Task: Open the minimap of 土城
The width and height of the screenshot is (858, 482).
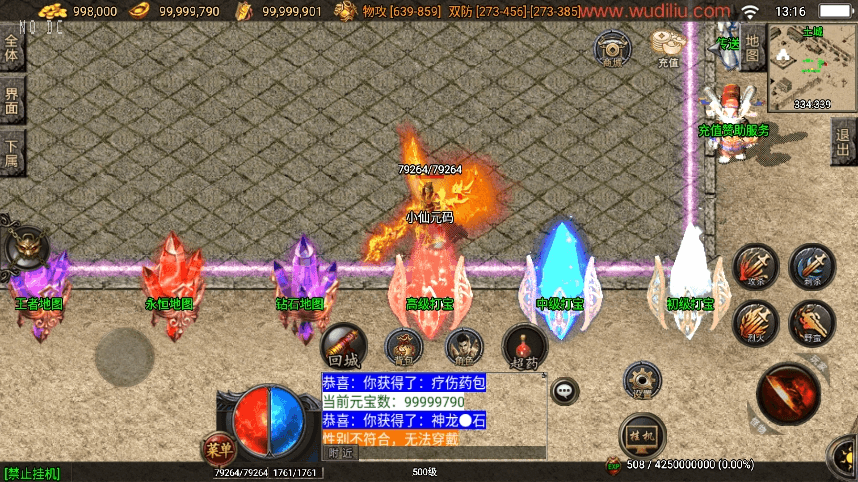Action: click(812, 68)
